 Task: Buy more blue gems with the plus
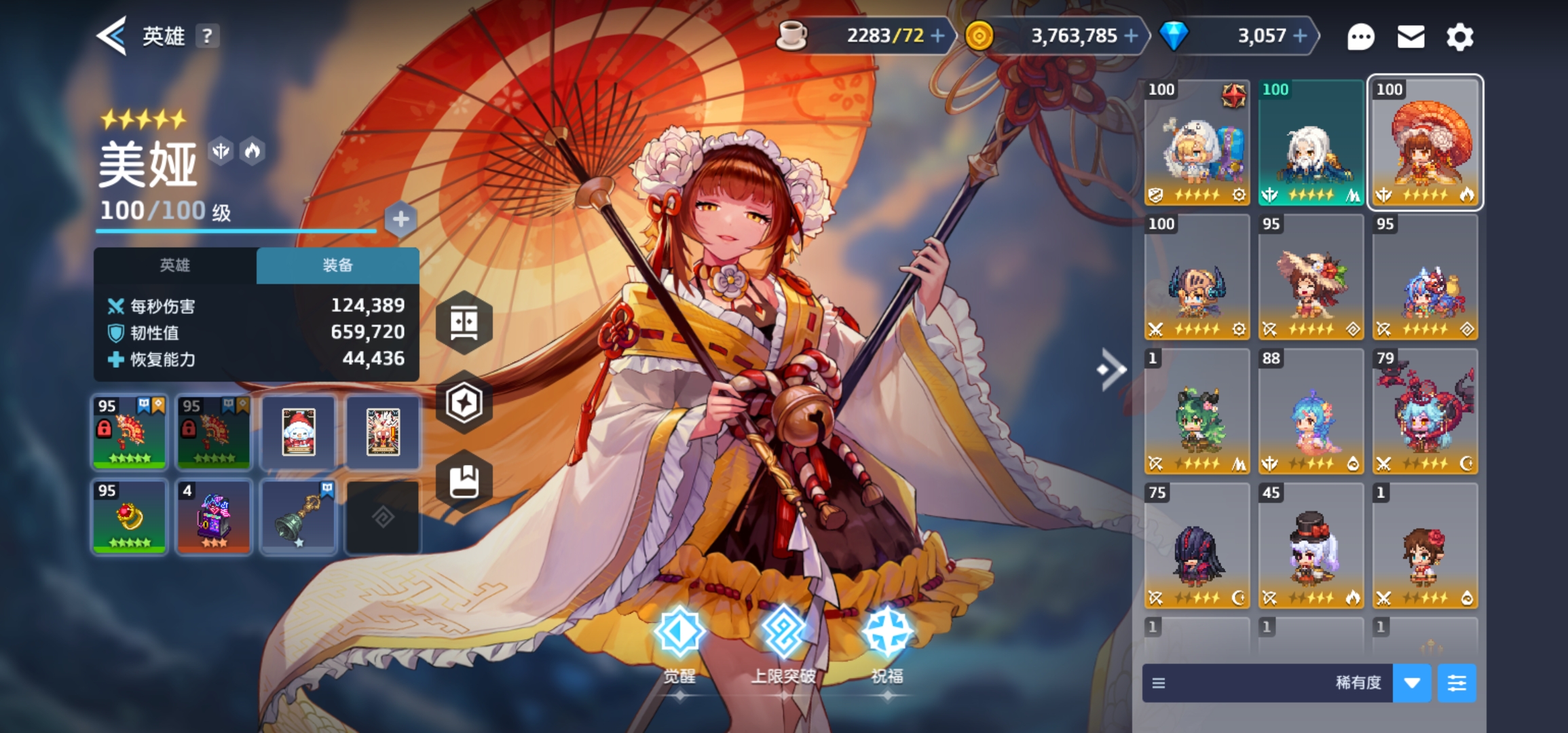pyautogui.click(x=1300, y=35)
